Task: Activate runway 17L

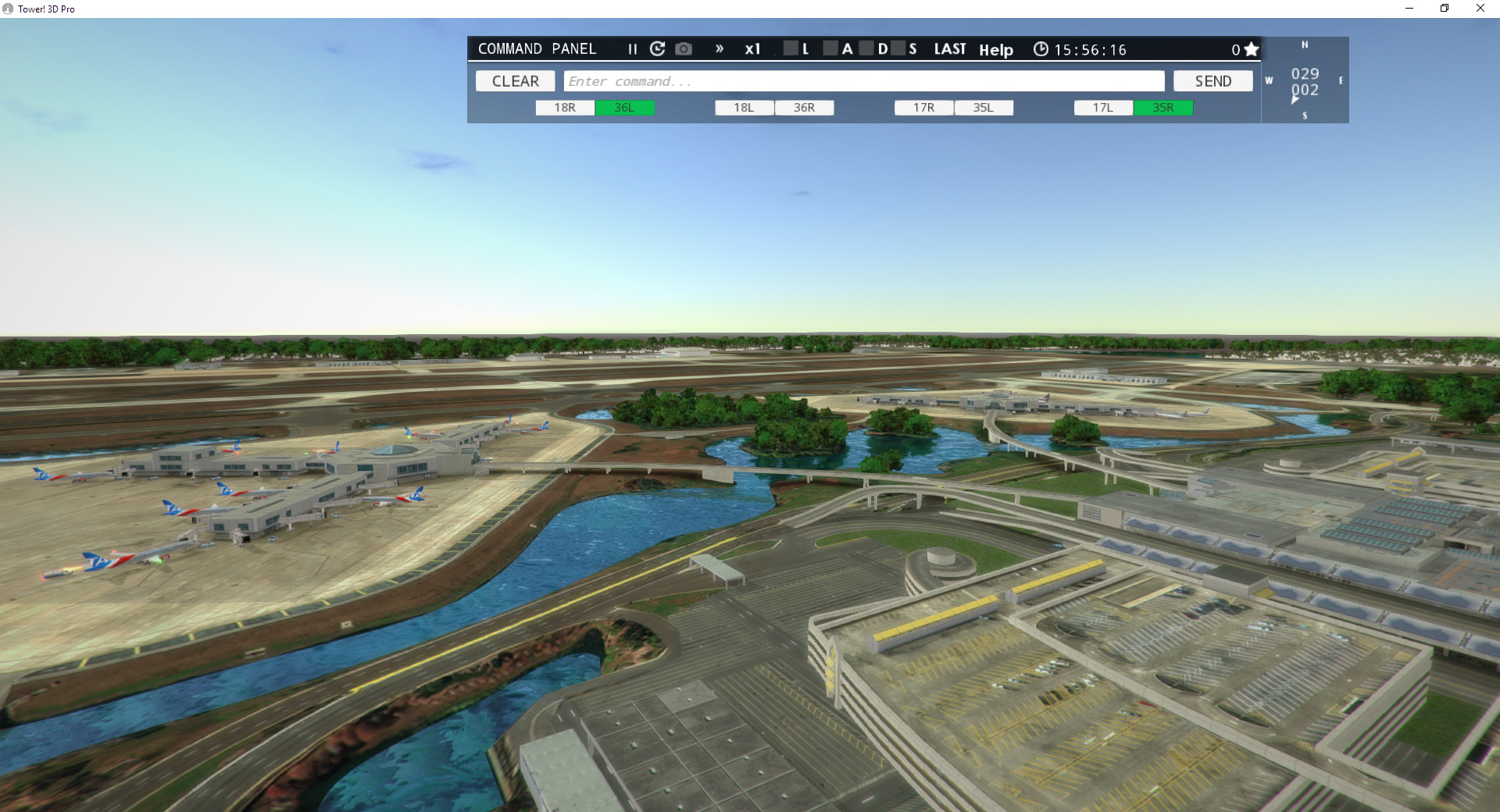Action: pyautogui.click(x=1102, y=108)
